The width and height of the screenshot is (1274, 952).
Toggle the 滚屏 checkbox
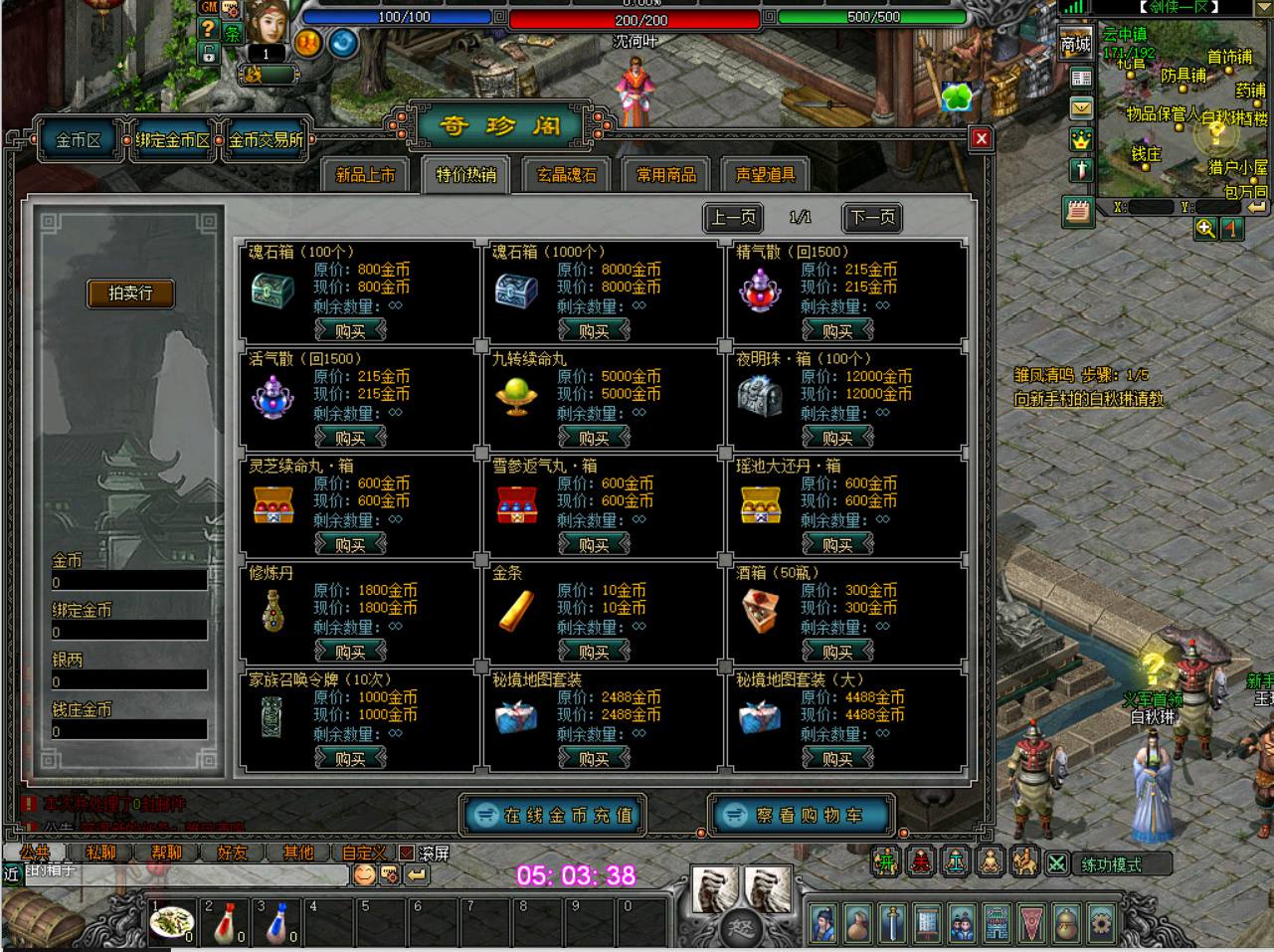406,853
